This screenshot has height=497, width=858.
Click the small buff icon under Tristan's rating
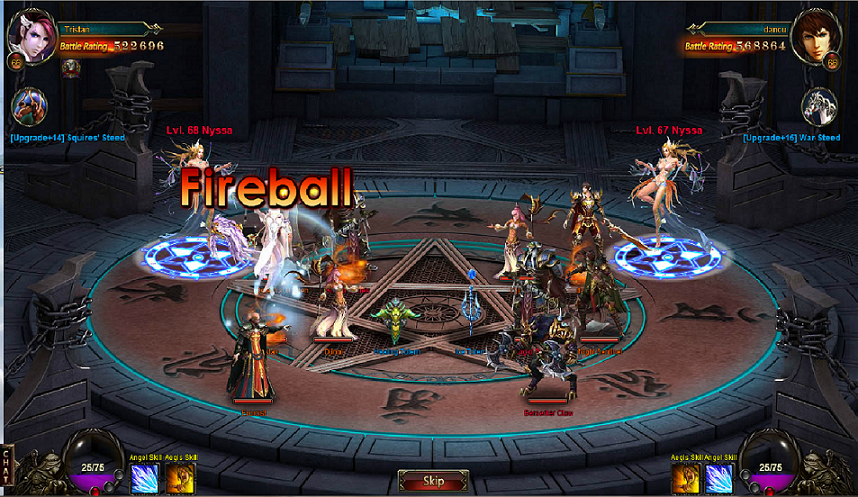click(71, 68)
